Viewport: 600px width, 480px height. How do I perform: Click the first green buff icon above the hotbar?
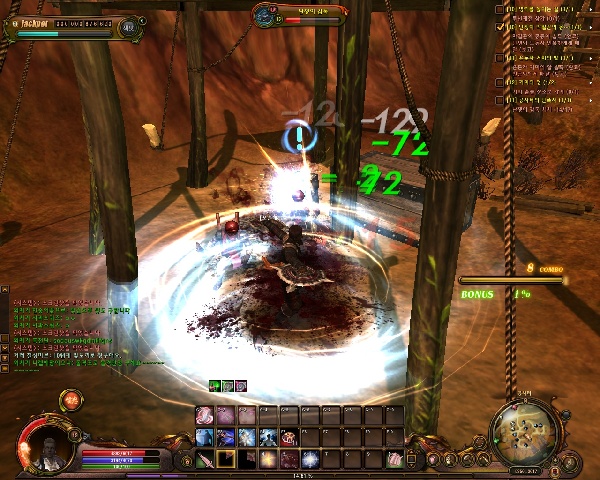pyautogui.click(x=214, y=386)
